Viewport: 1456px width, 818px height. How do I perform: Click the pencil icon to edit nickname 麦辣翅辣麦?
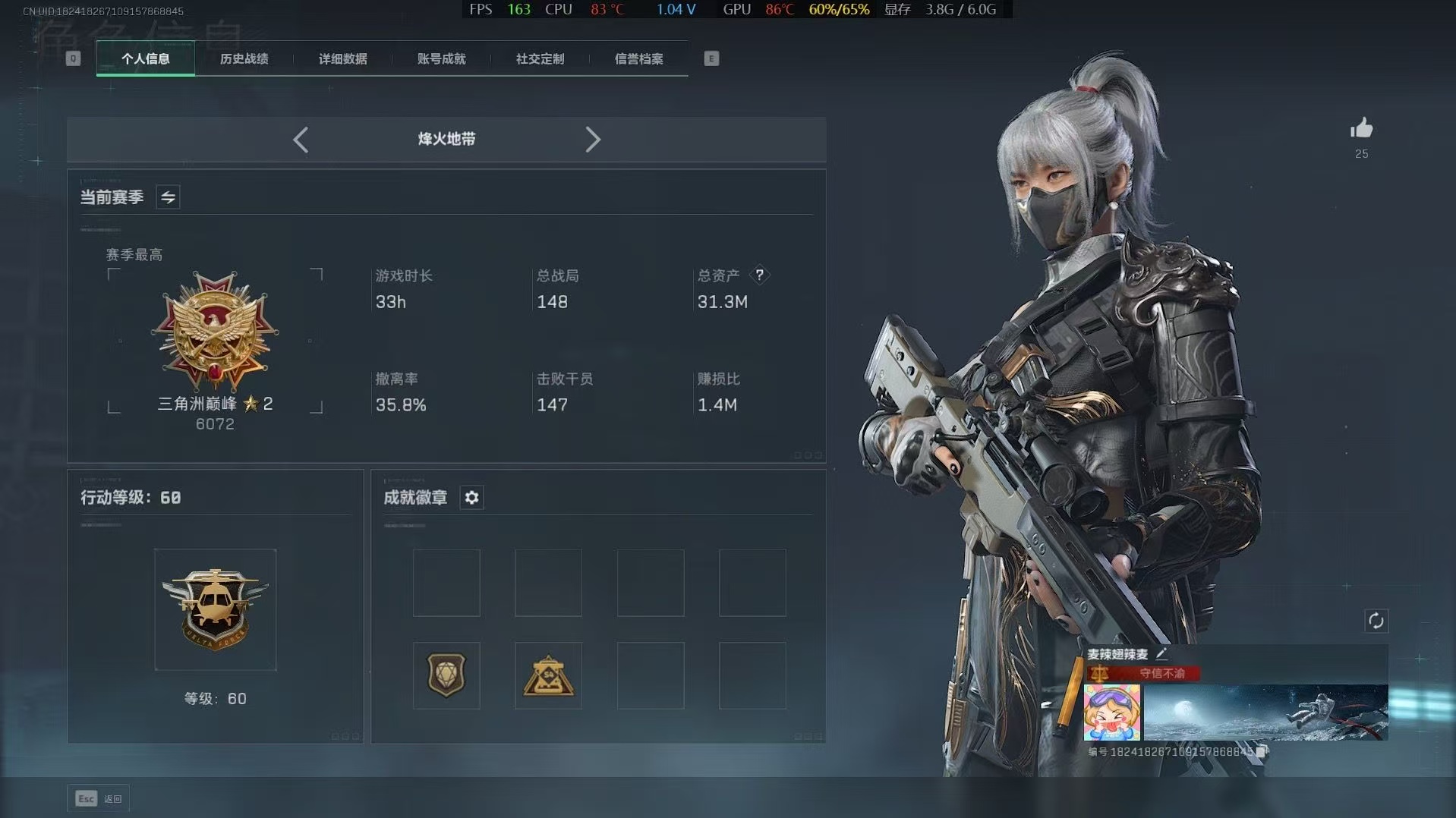(1161, 653)
